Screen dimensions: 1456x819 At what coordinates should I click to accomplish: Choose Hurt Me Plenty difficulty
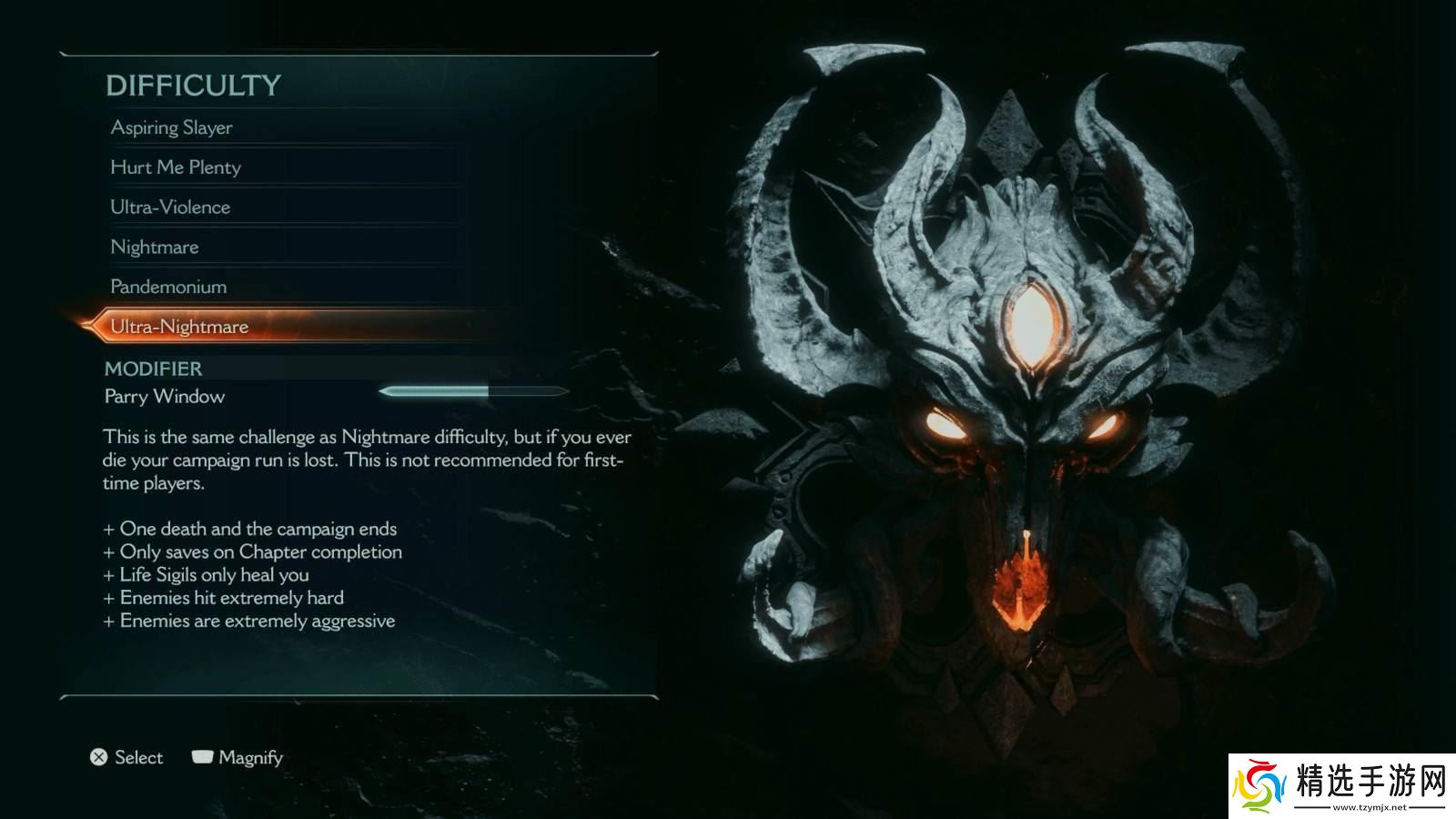pyautogui.click(x=176, y=167)
